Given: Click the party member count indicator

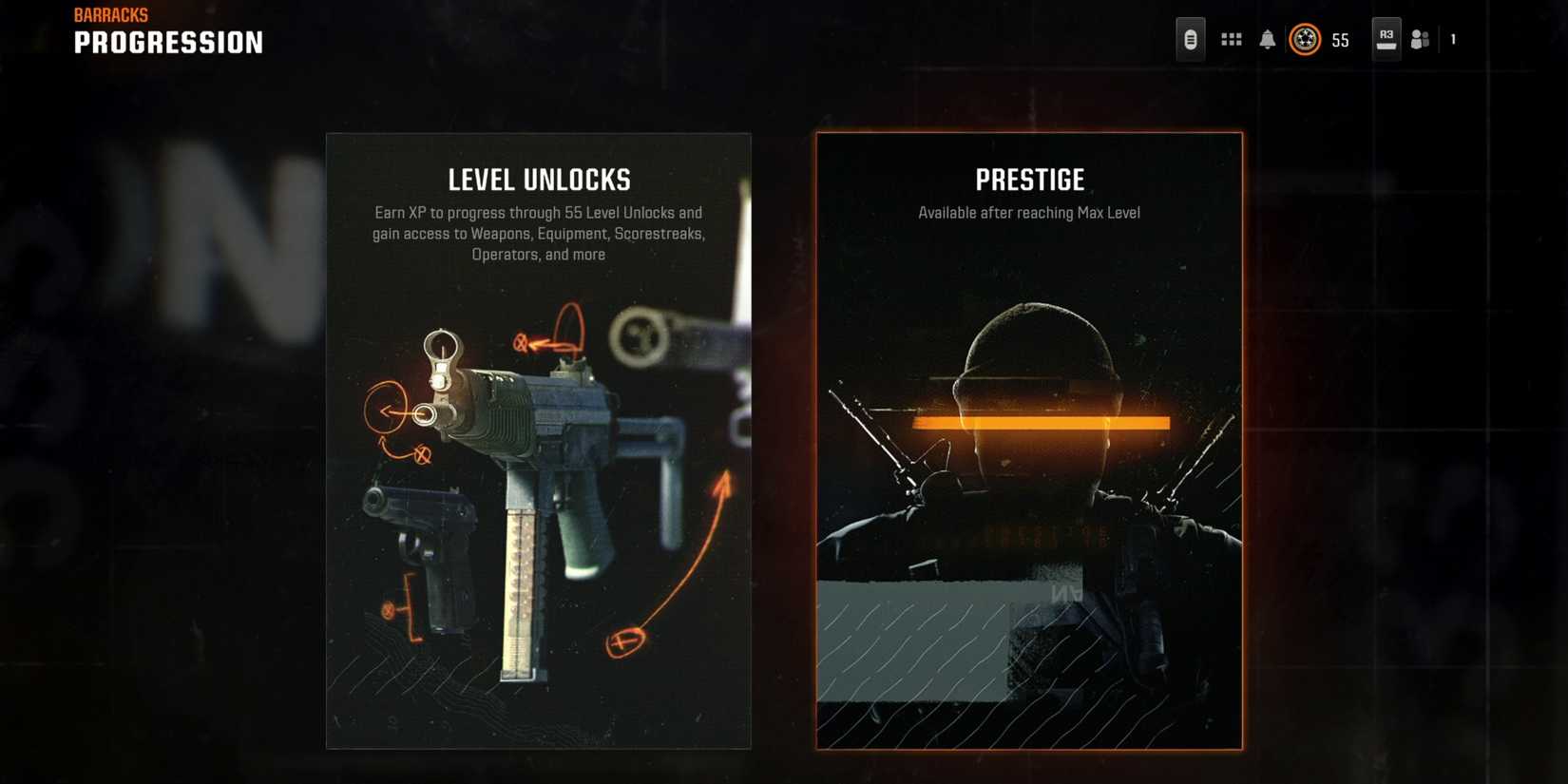Looking at the screenshot, I should click(x=1452, y=39).
